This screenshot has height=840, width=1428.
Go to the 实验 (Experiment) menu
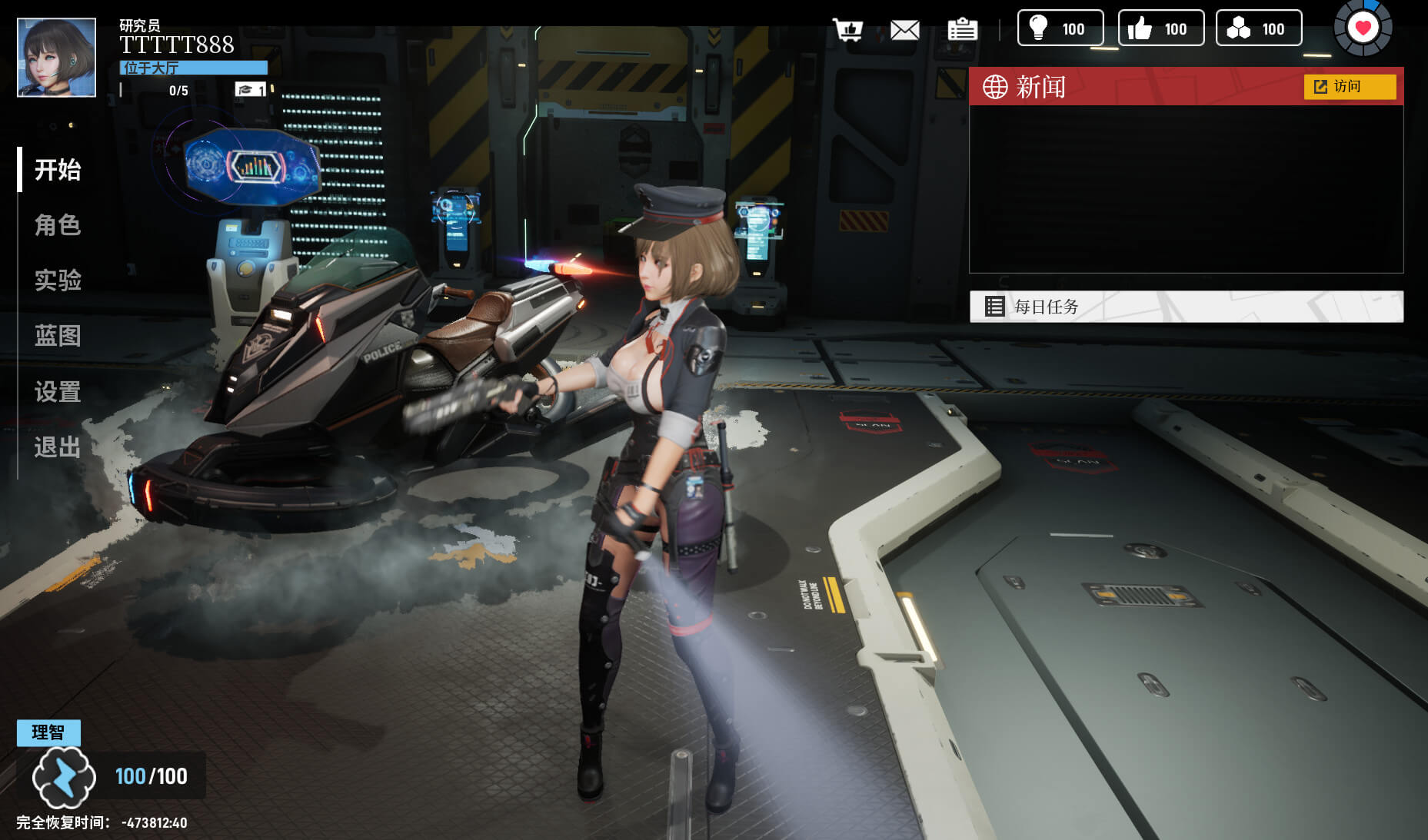click(x=58, y=280)
